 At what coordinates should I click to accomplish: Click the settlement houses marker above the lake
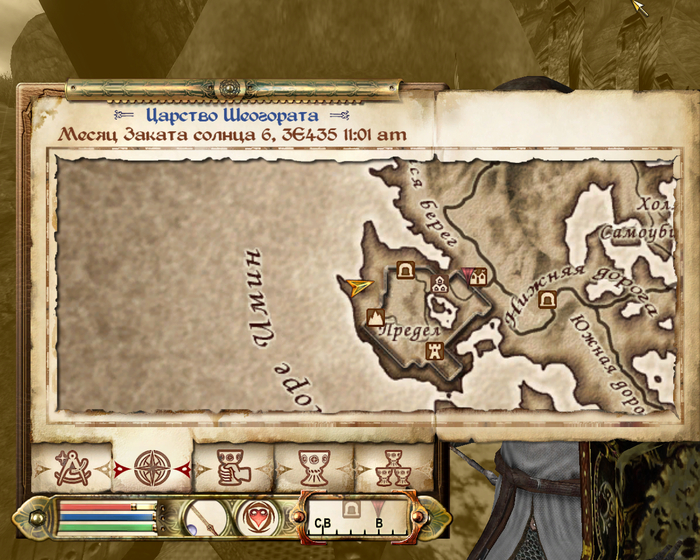click(x=438, y=285)
